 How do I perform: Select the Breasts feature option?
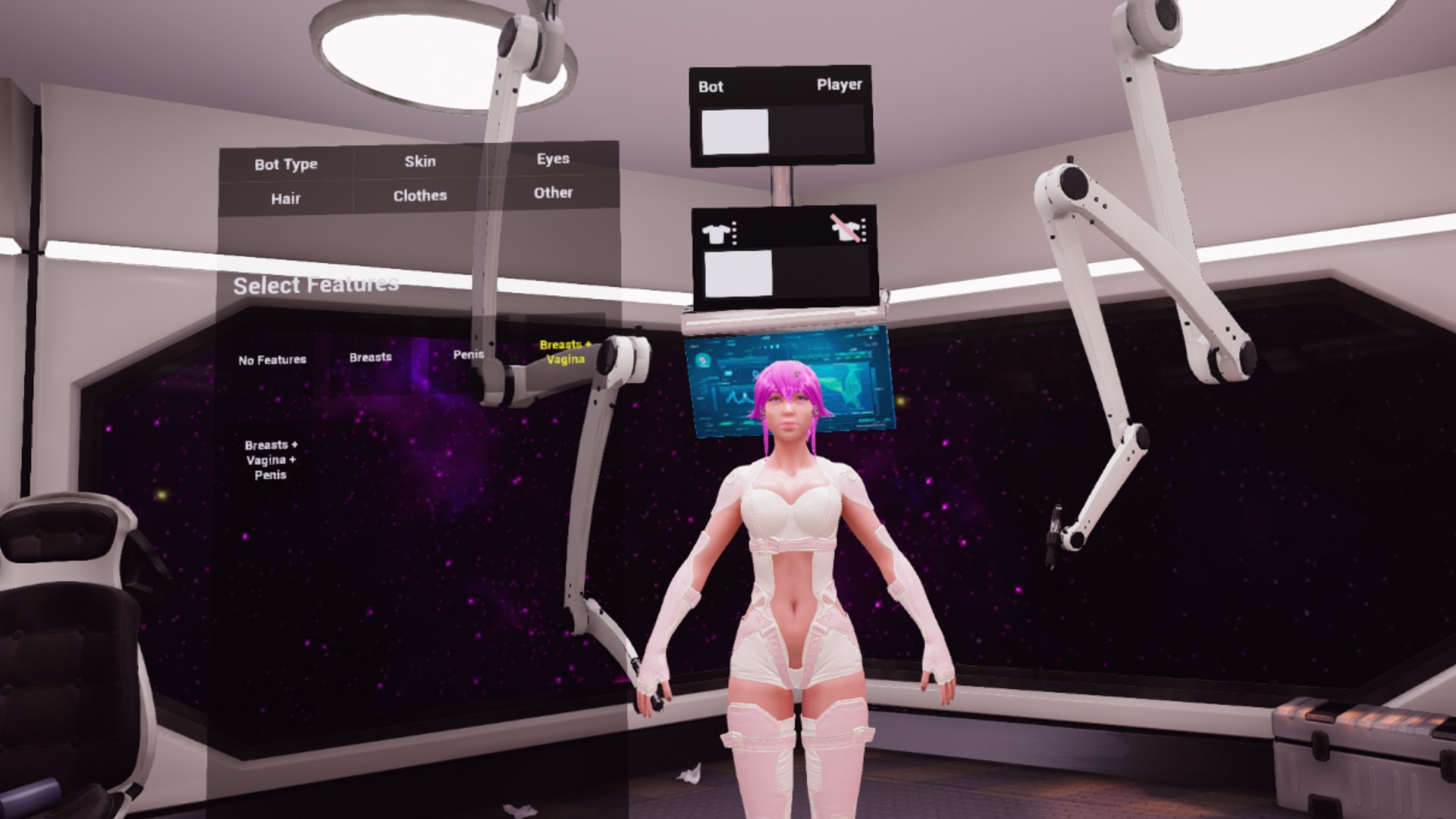coord(371,356)
